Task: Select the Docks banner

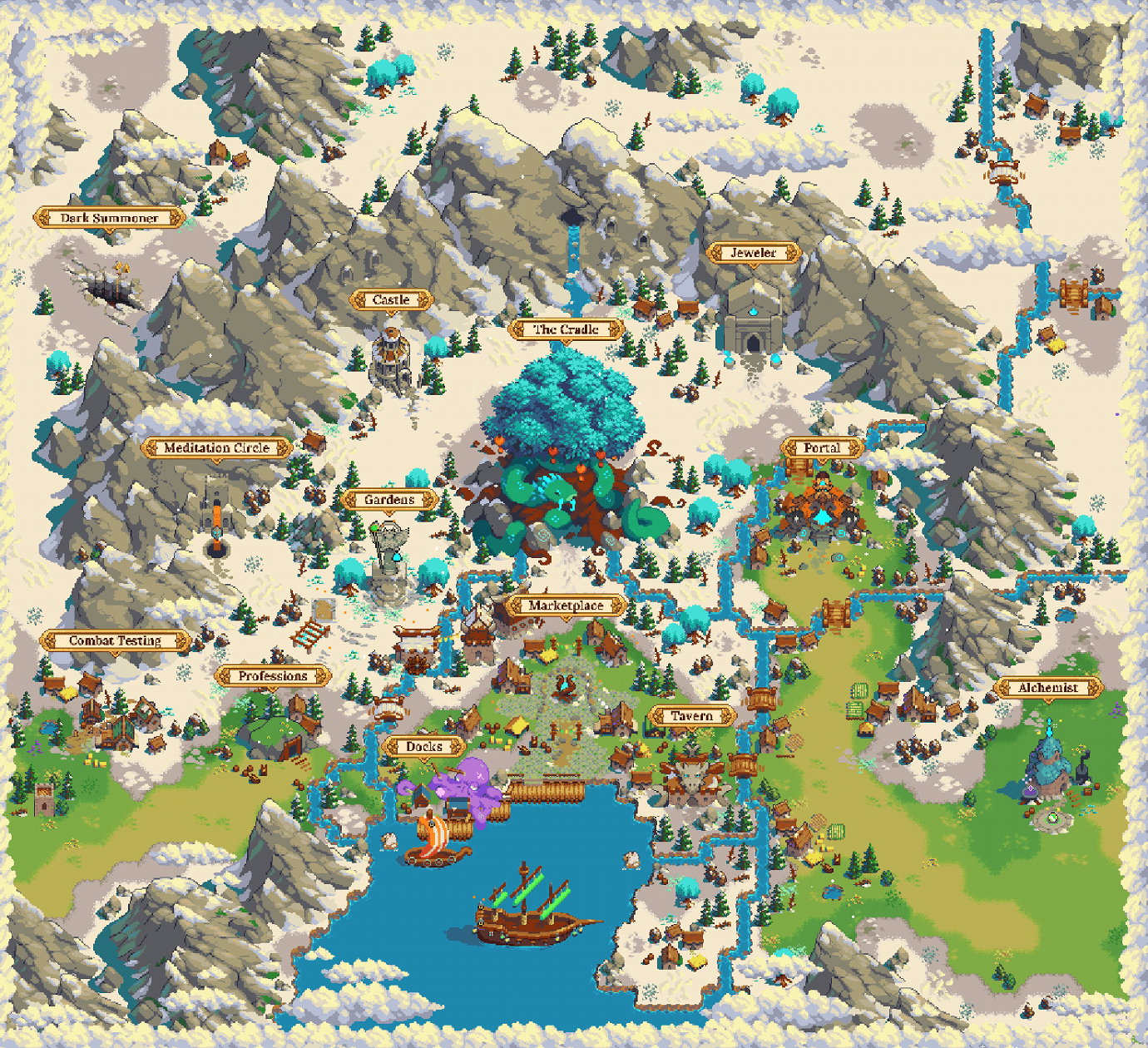Action: pos(423,746)
